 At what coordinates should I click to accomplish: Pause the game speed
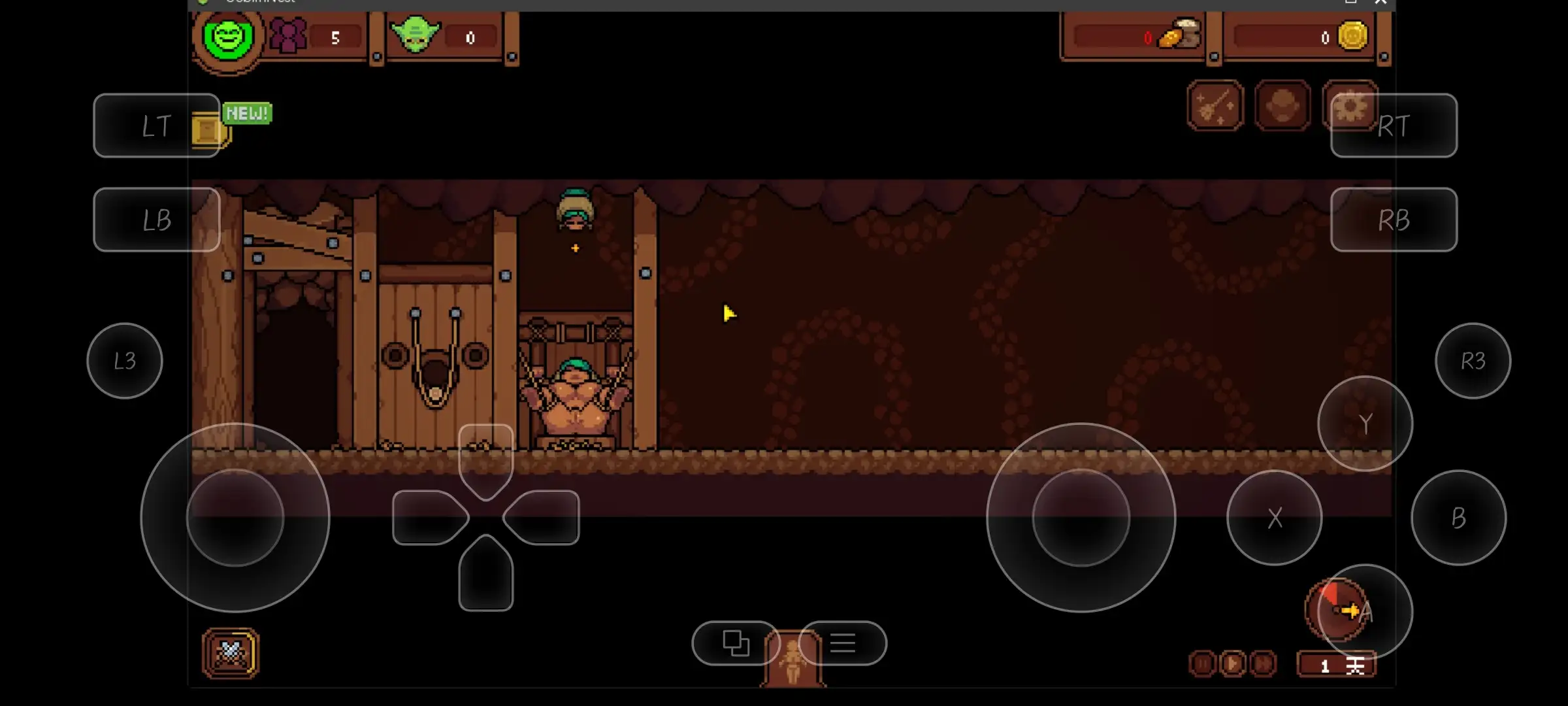coord(1203,664)
